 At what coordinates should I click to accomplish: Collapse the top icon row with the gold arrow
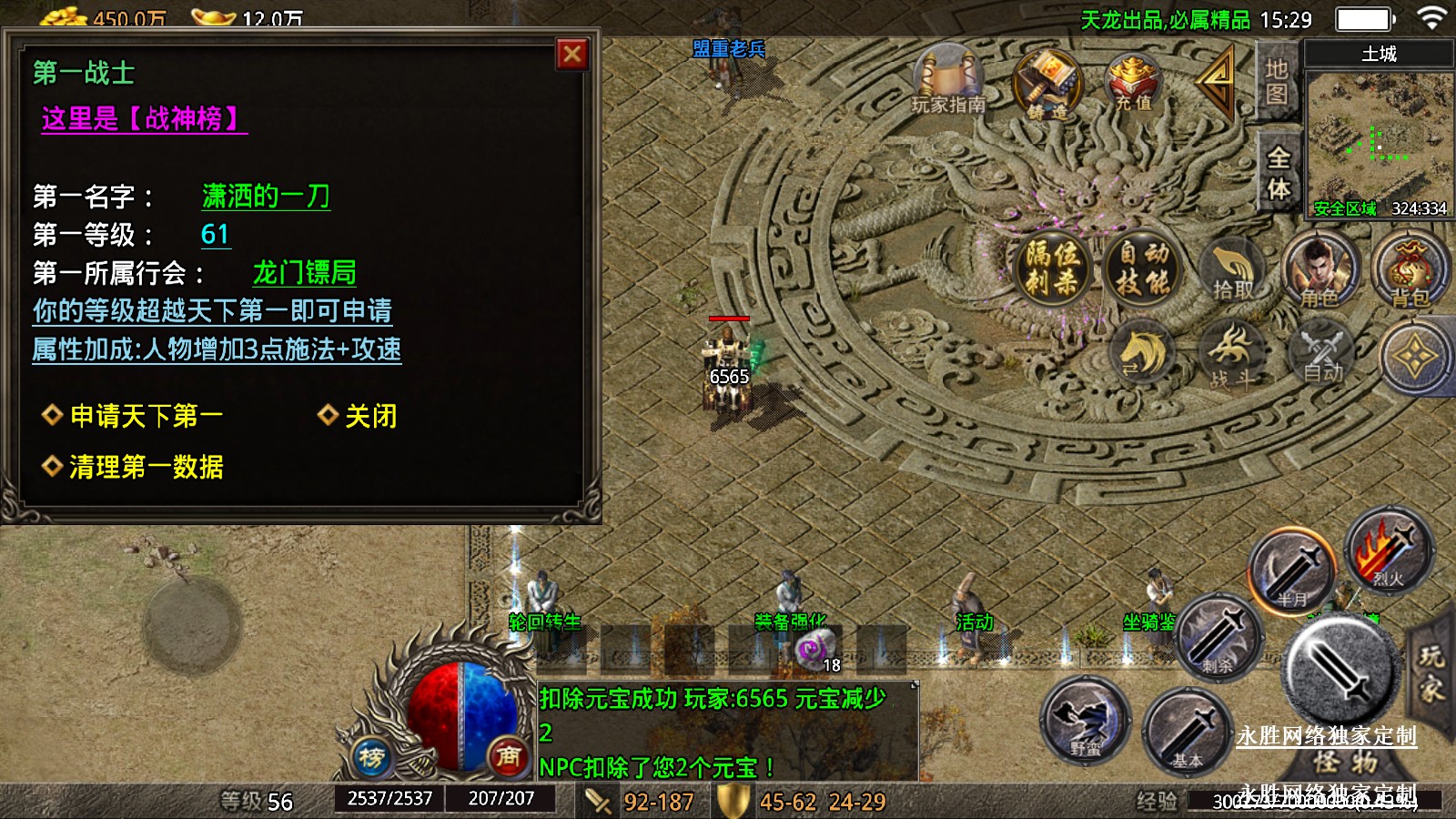pyautogui.click(x=1216, y=78)
